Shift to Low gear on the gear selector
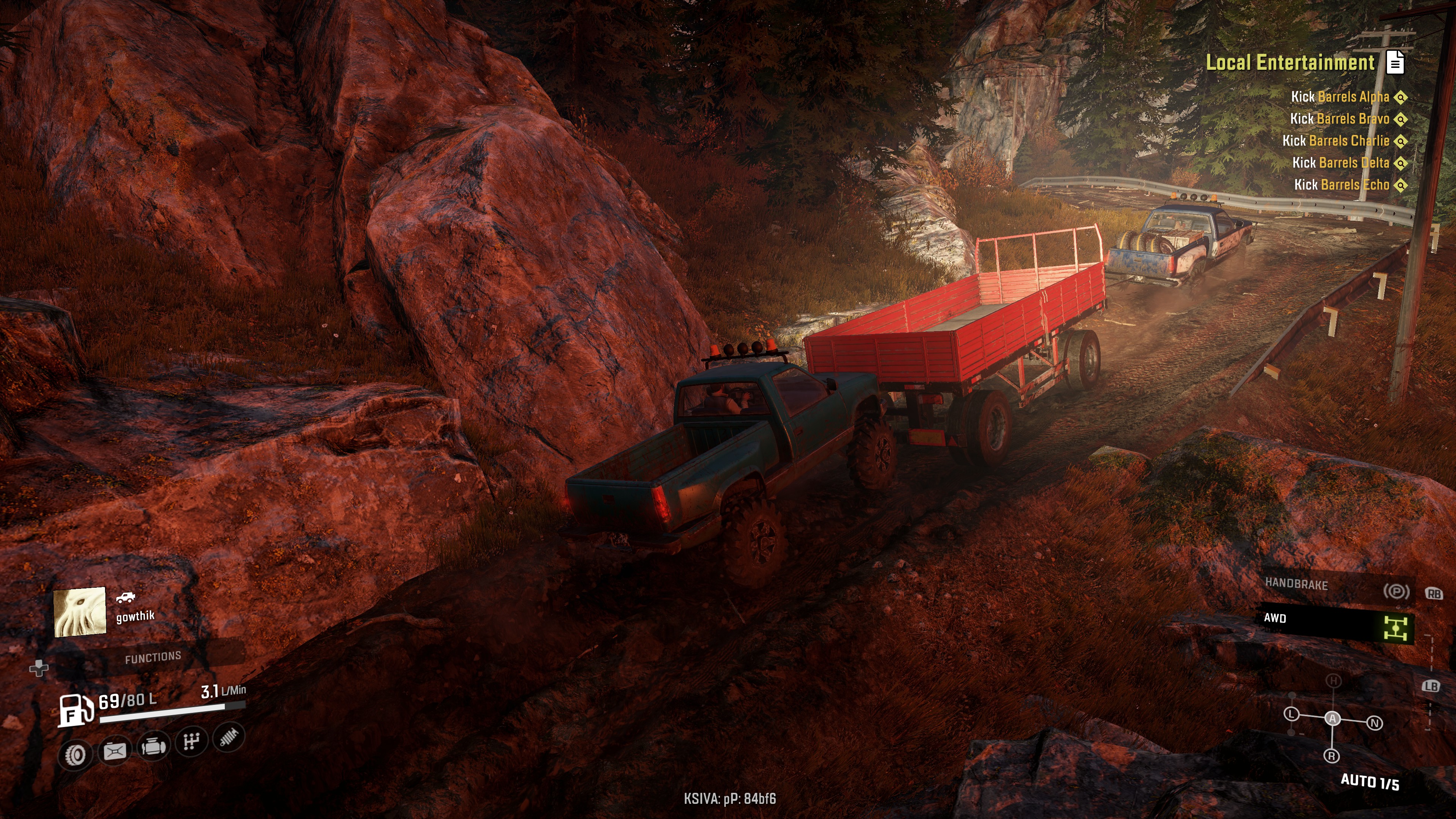The image size is (1456, 819). [x=1291, y=713]
